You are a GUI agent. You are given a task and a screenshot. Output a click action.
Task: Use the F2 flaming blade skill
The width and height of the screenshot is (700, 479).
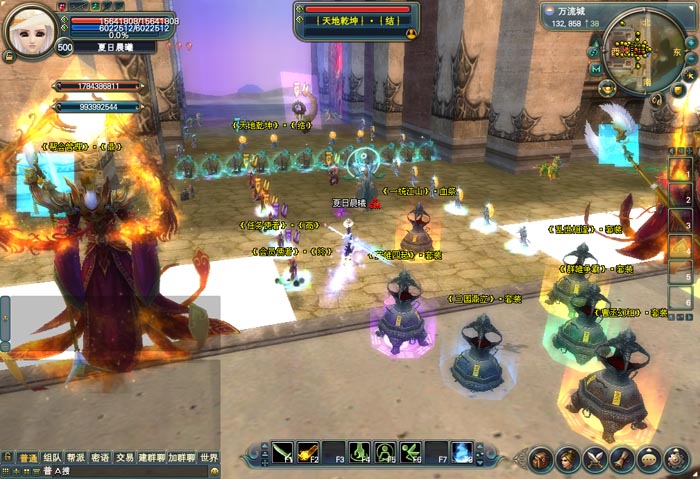coord(308,453)
